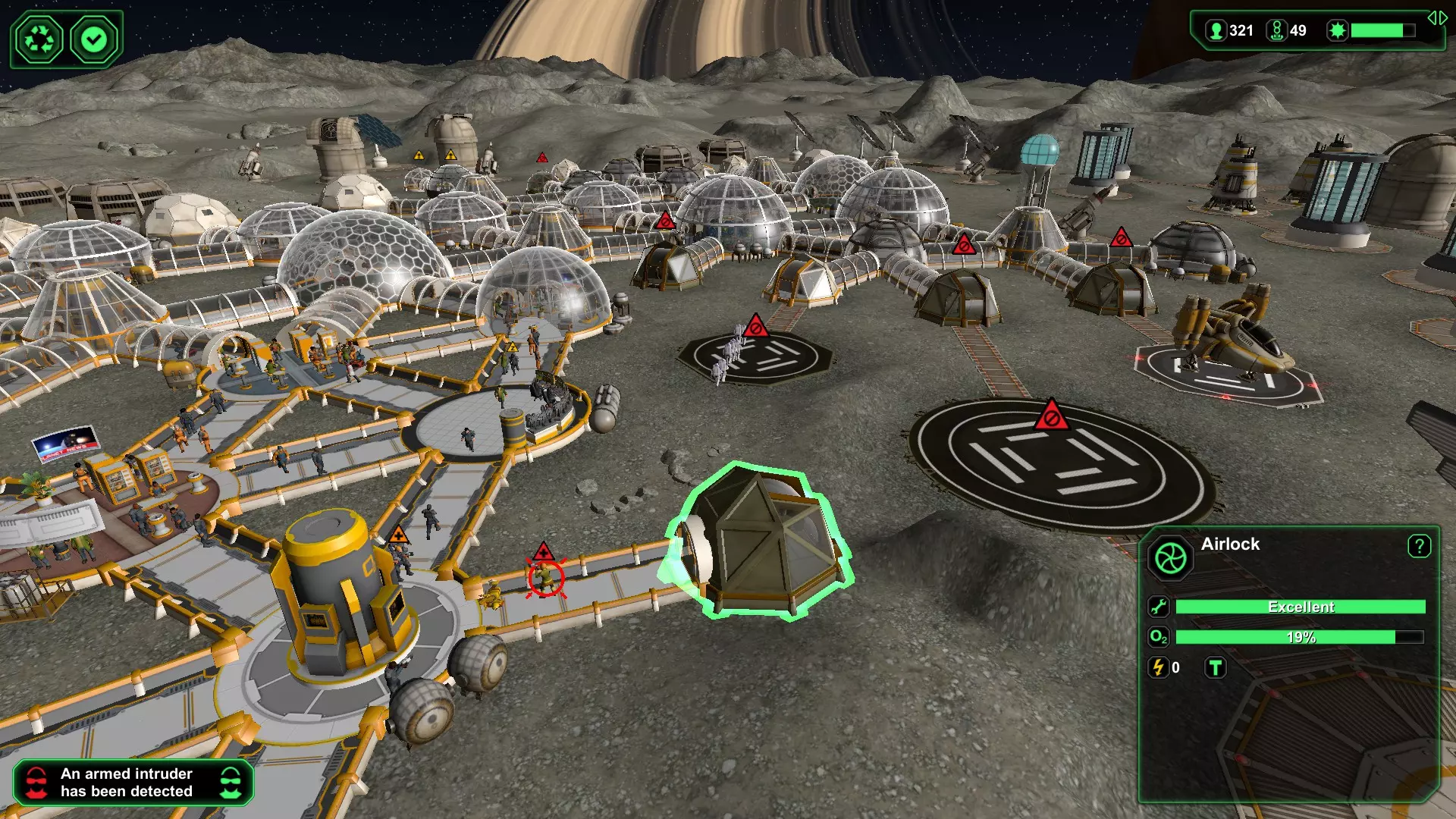Click the lightning bolt power icon
Viewport: 1456px width, 819px height.
tap(1159, 667)
